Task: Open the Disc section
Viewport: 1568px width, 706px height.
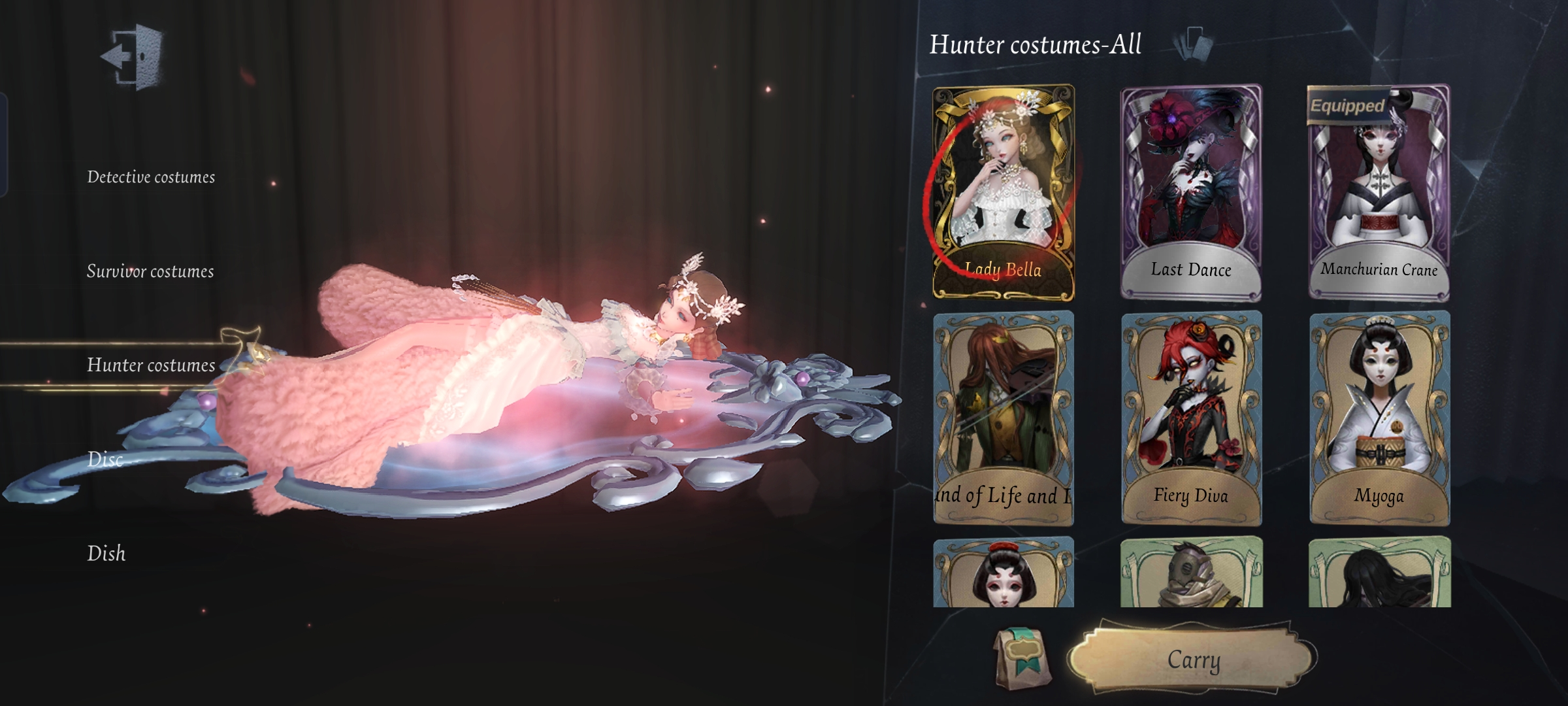Action: (105, 460)
